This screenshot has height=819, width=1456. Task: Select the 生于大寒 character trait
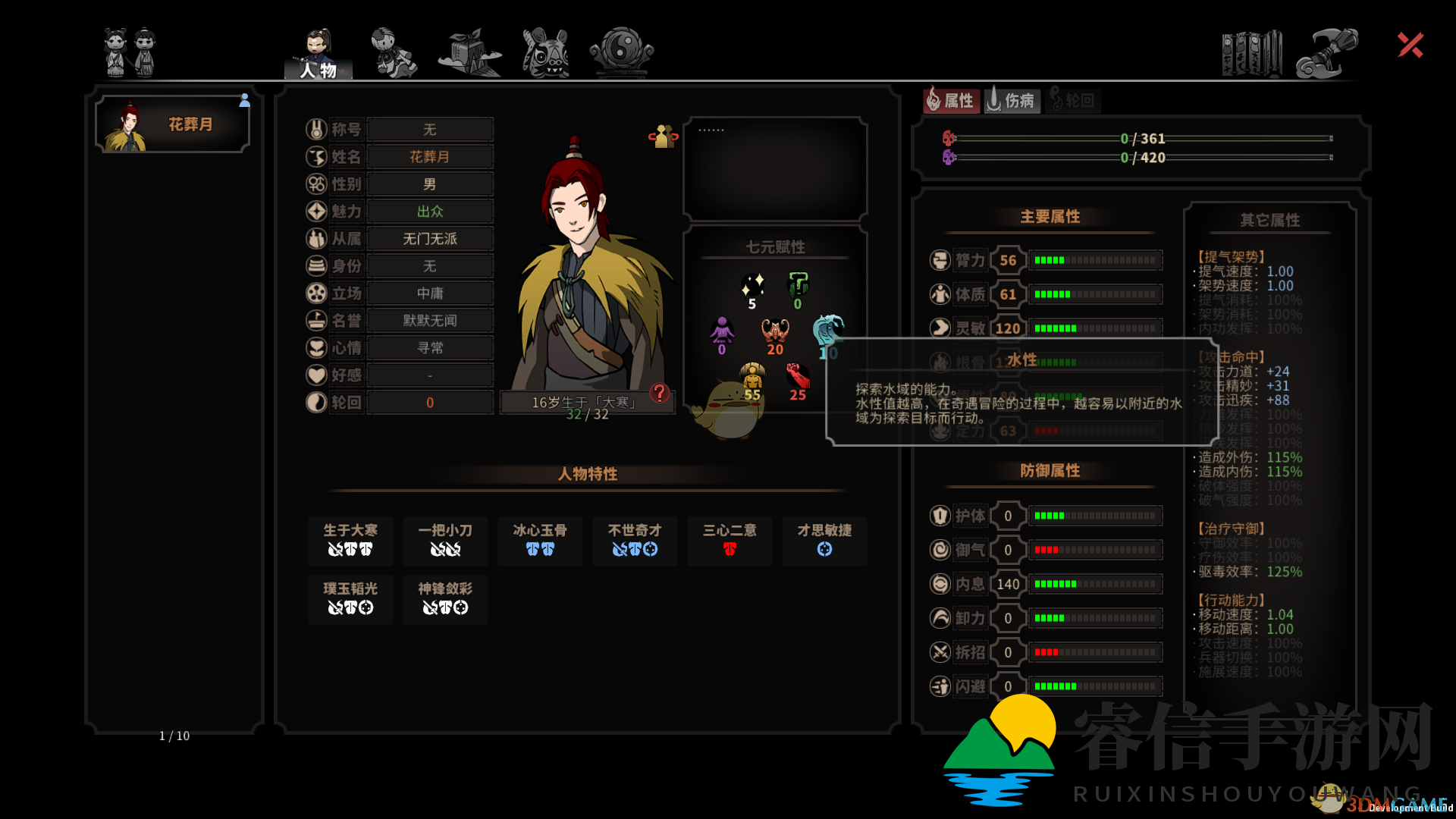[350, 541]
